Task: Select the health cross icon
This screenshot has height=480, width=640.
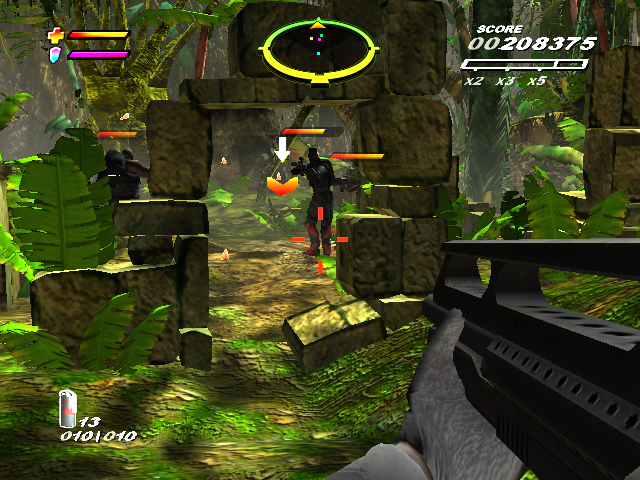Action: point(56,36)
